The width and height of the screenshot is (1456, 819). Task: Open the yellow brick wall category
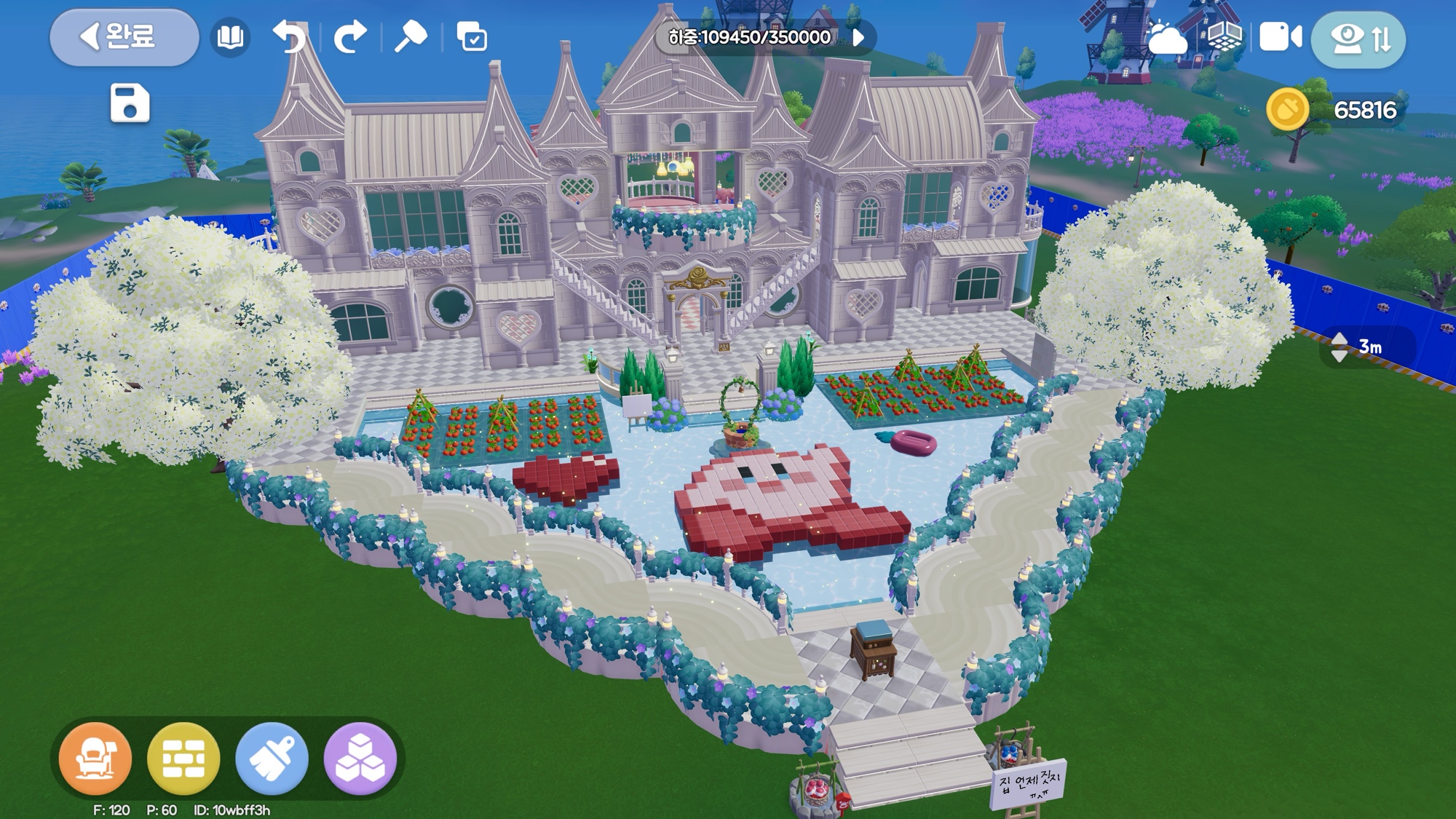pyautogui.click(x=183, y=759)
